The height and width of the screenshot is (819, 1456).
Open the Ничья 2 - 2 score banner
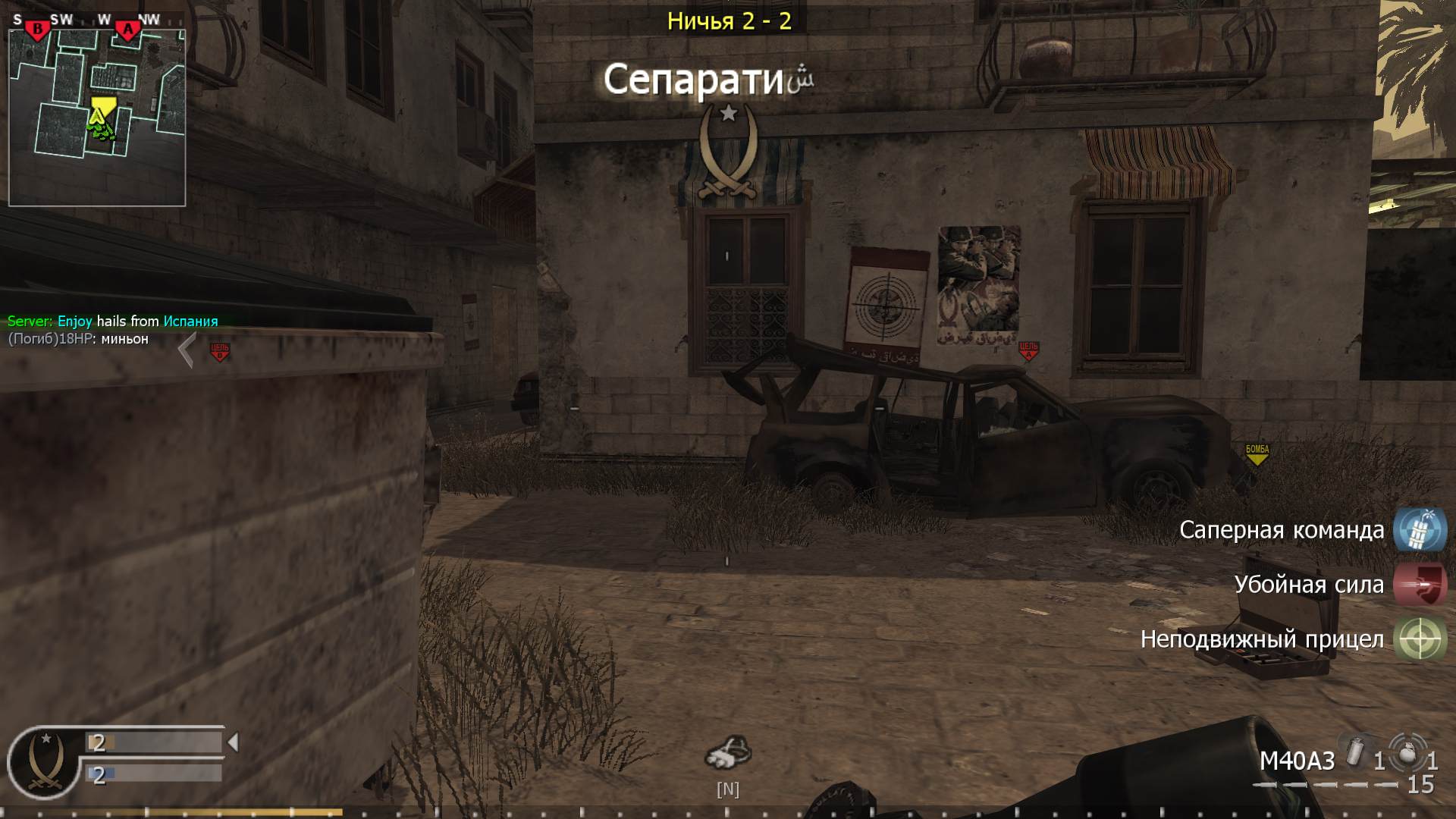coord(729,22)
